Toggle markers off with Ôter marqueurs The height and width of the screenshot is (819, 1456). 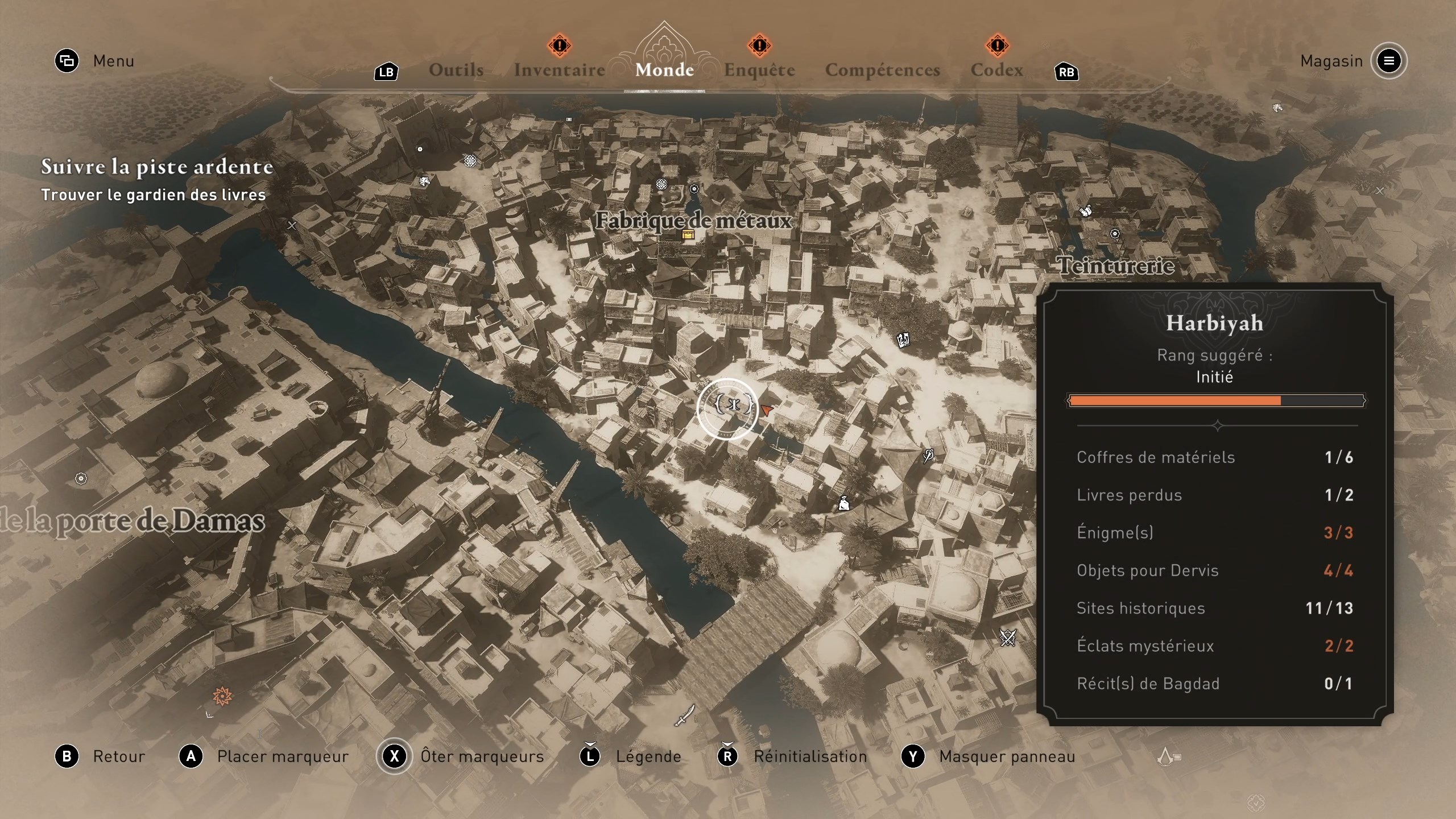[x=481, y=756]
